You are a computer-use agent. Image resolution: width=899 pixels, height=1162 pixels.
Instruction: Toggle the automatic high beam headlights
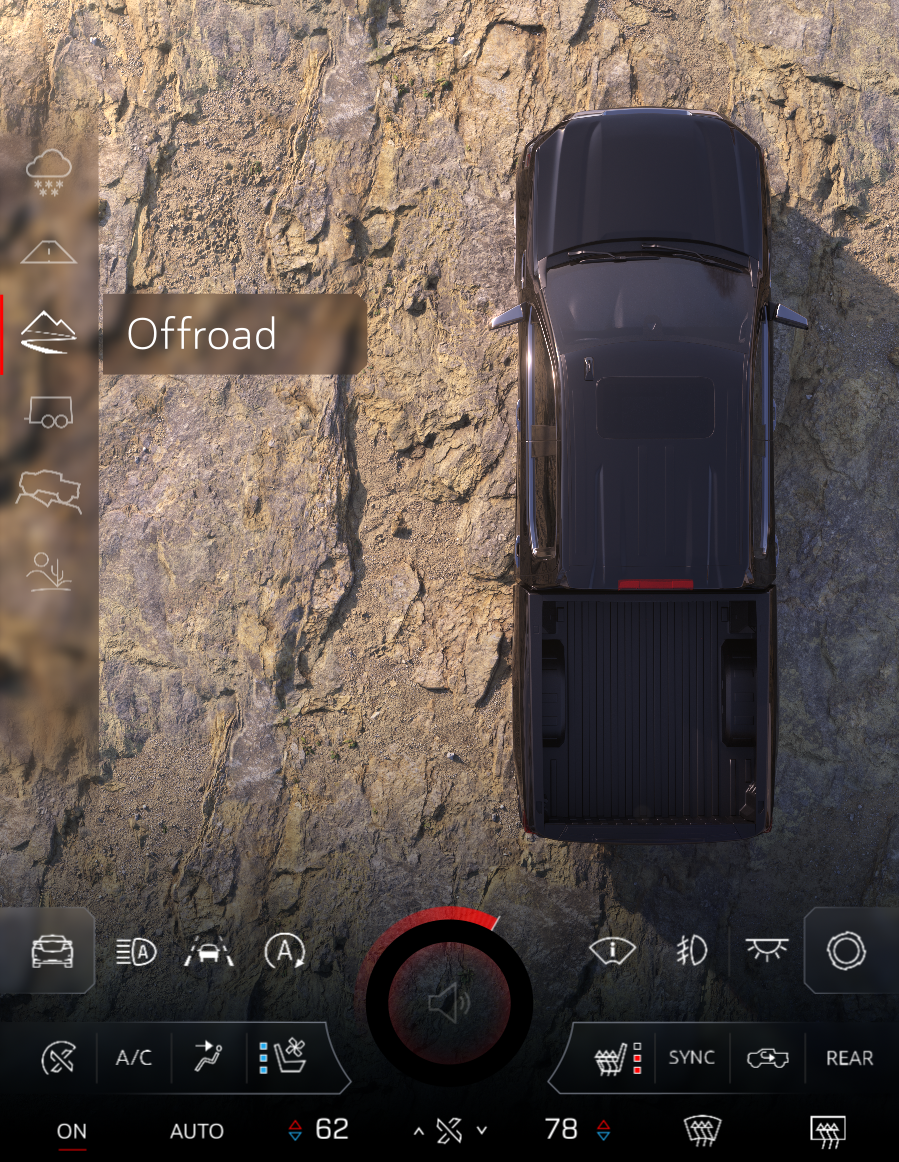(136, 952)
